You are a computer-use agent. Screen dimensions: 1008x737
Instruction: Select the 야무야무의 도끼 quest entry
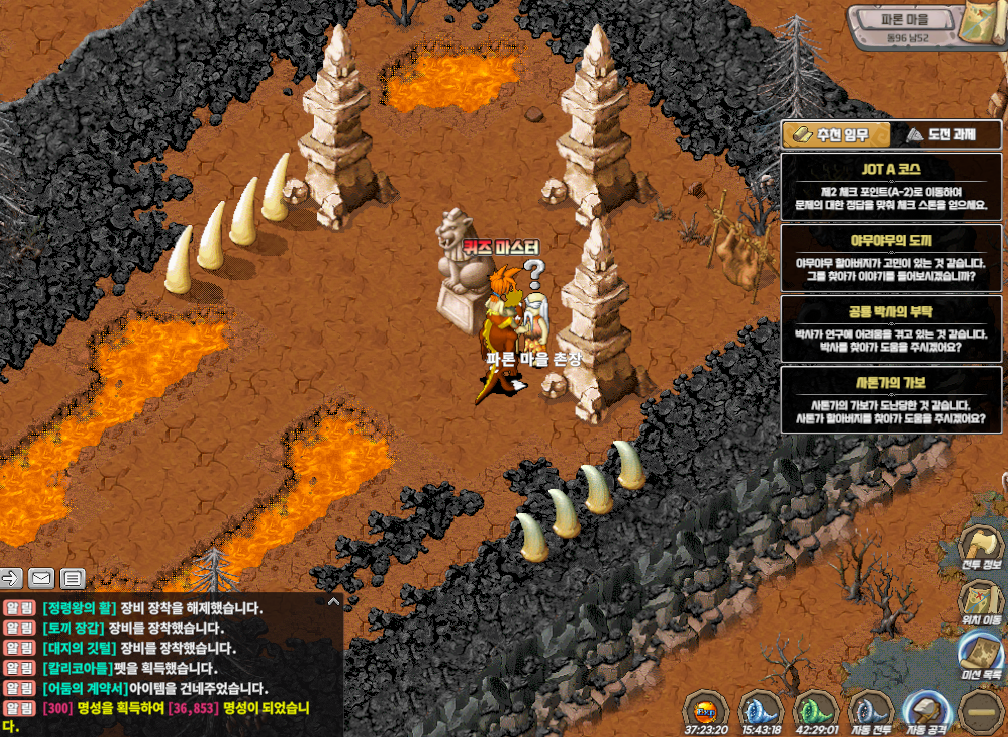(x=890, y=255)
